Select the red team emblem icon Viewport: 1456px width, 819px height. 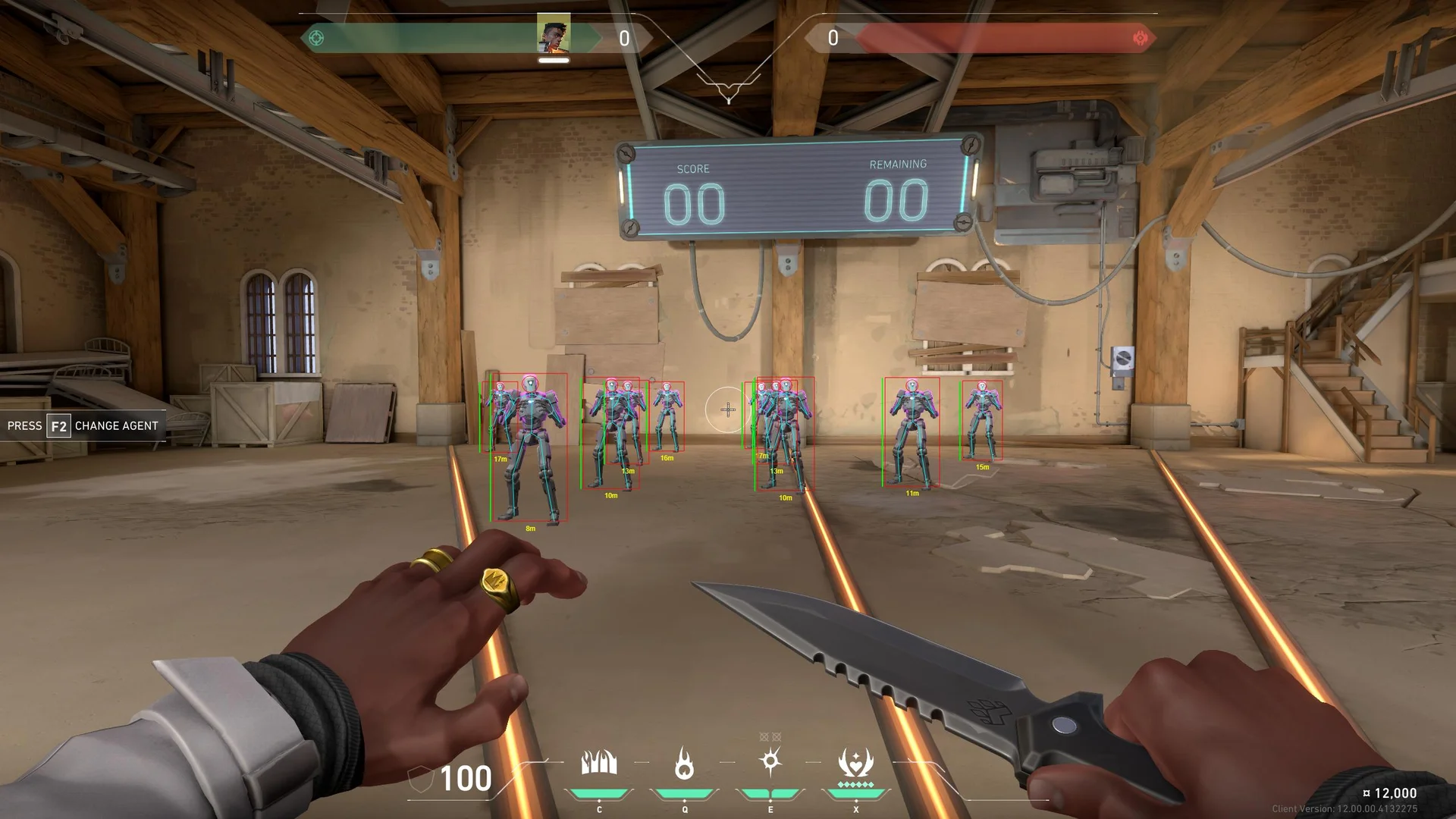[1140, 38]
